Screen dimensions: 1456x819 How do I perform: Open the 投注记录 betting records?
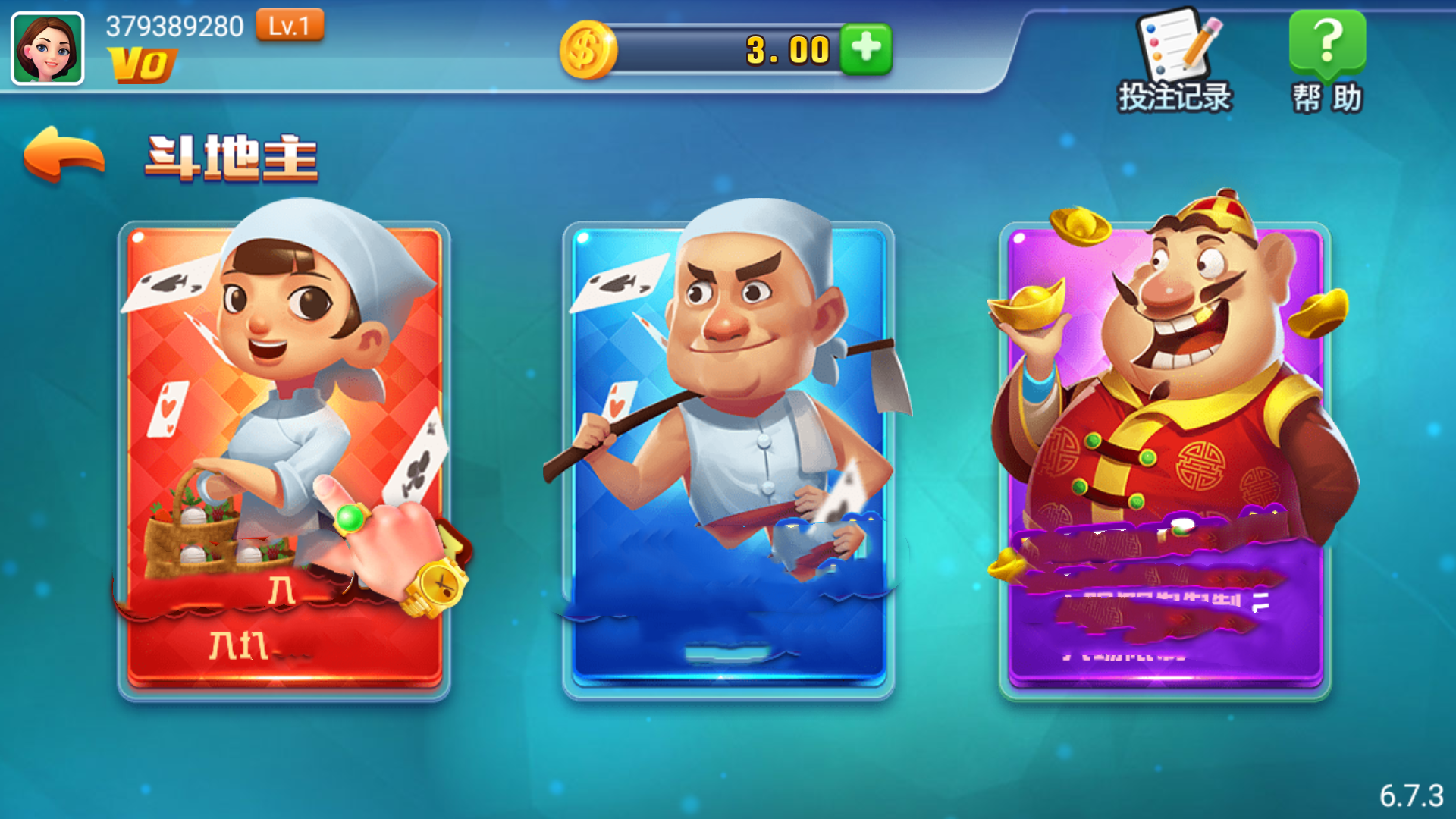pyautogui.click(x=1175, y=62)
